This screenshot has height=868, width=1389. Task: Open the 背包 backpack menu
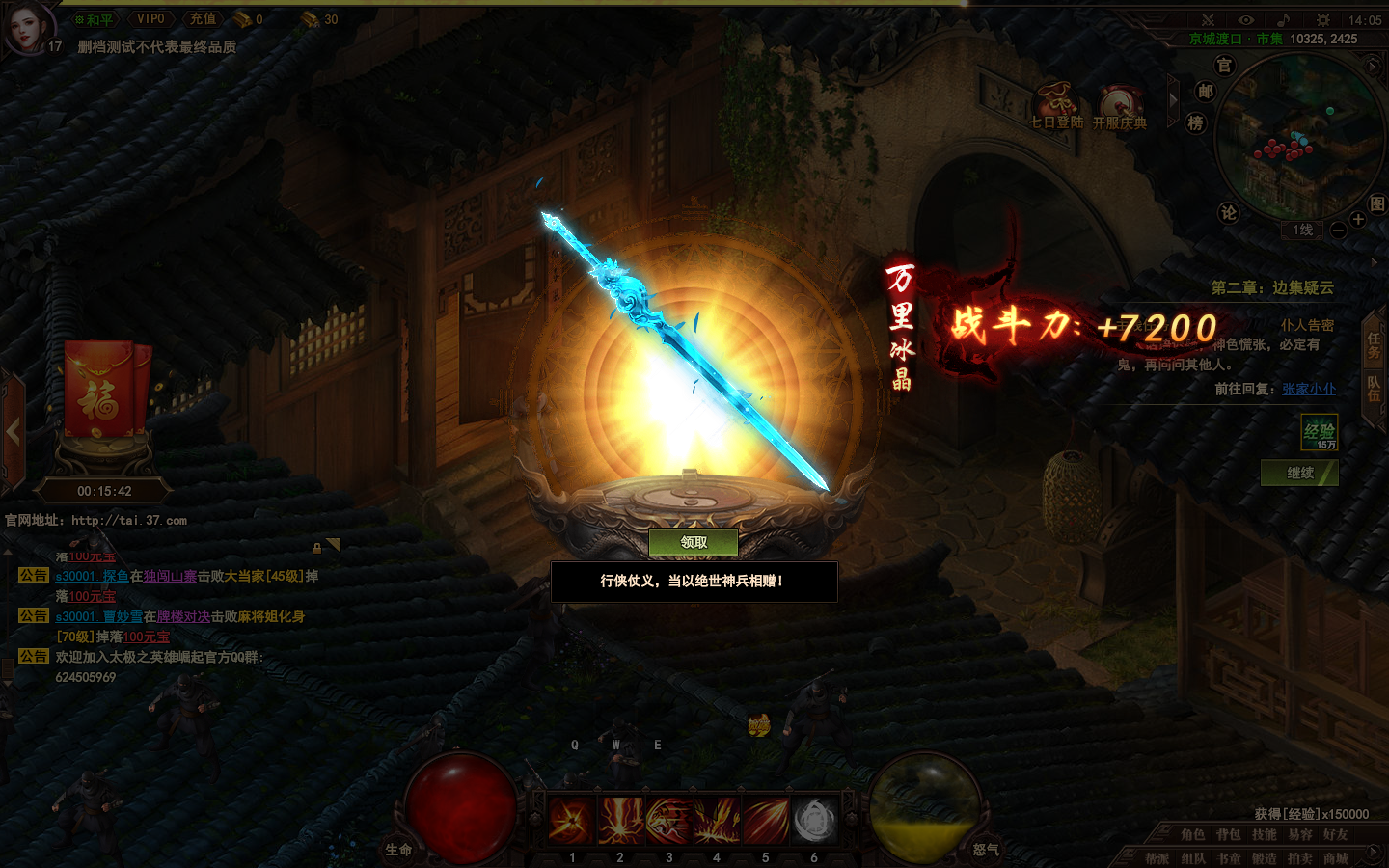point(1228,835)
